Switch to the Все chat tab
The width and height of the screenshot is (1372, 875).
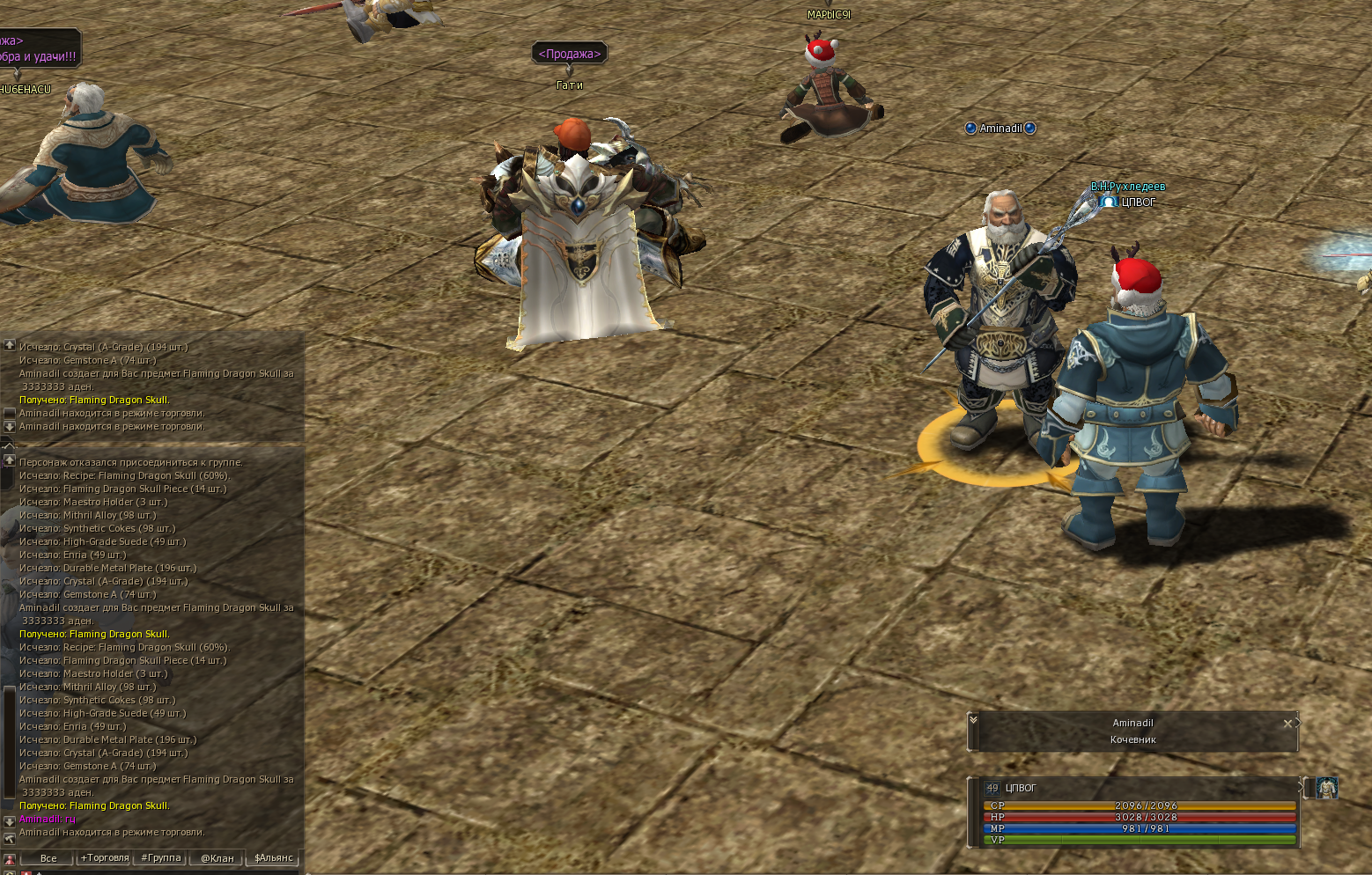[x=48, y=858]
